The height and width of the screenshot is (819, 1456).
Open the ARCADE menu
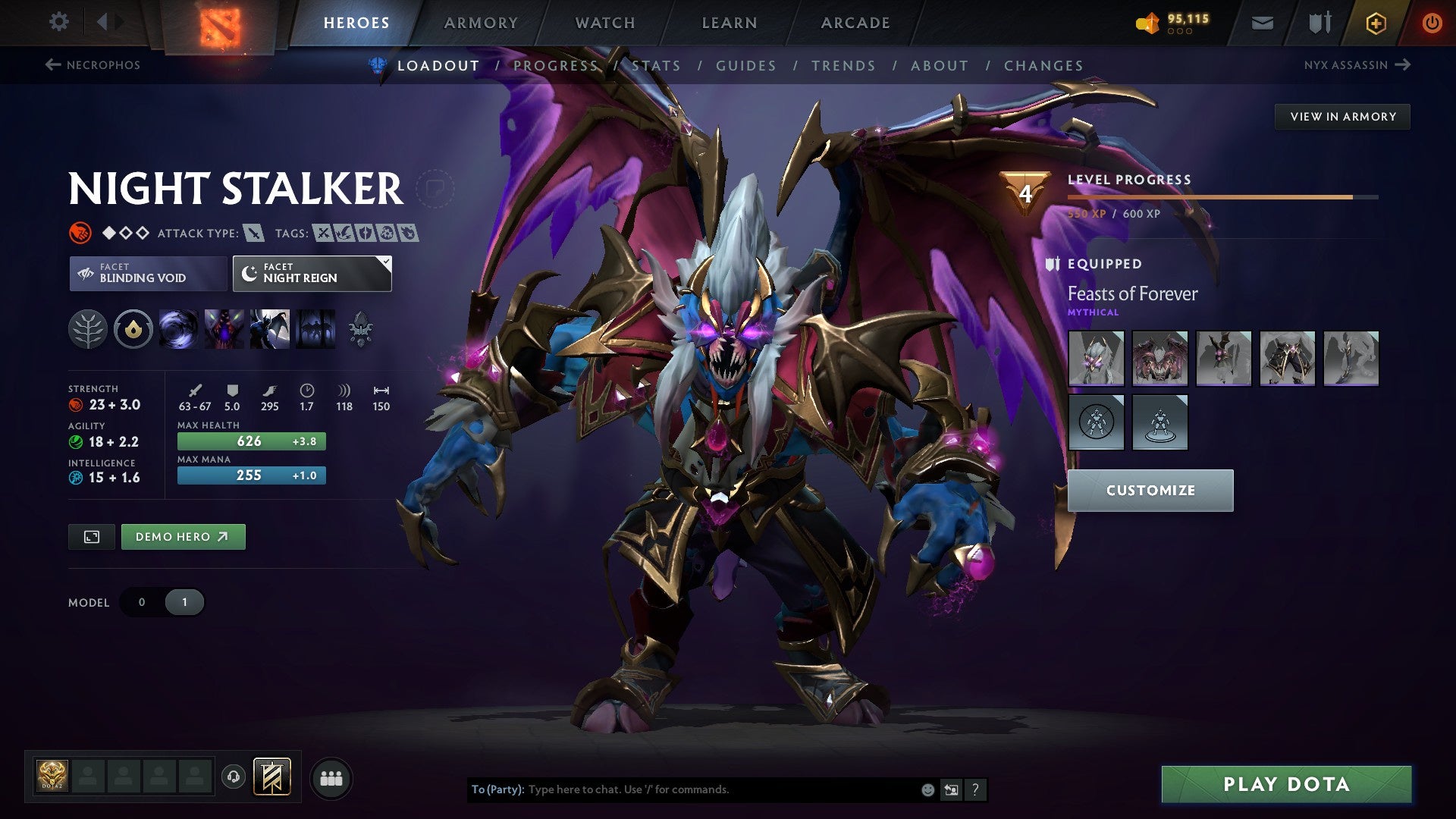click(x=855, y=23)
